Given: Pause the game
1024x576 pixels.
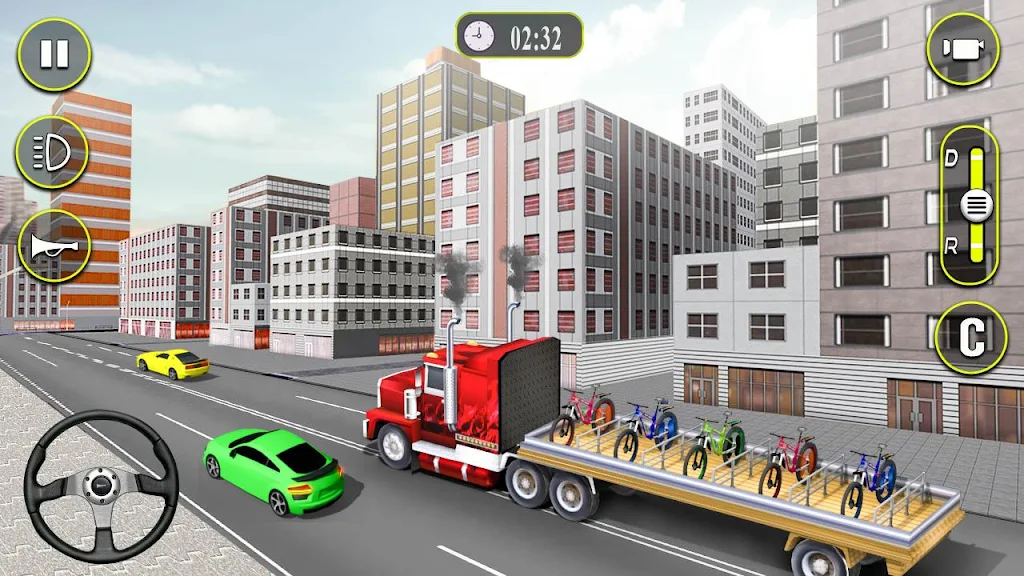Looking at the screenshot, I should (54, 54).
